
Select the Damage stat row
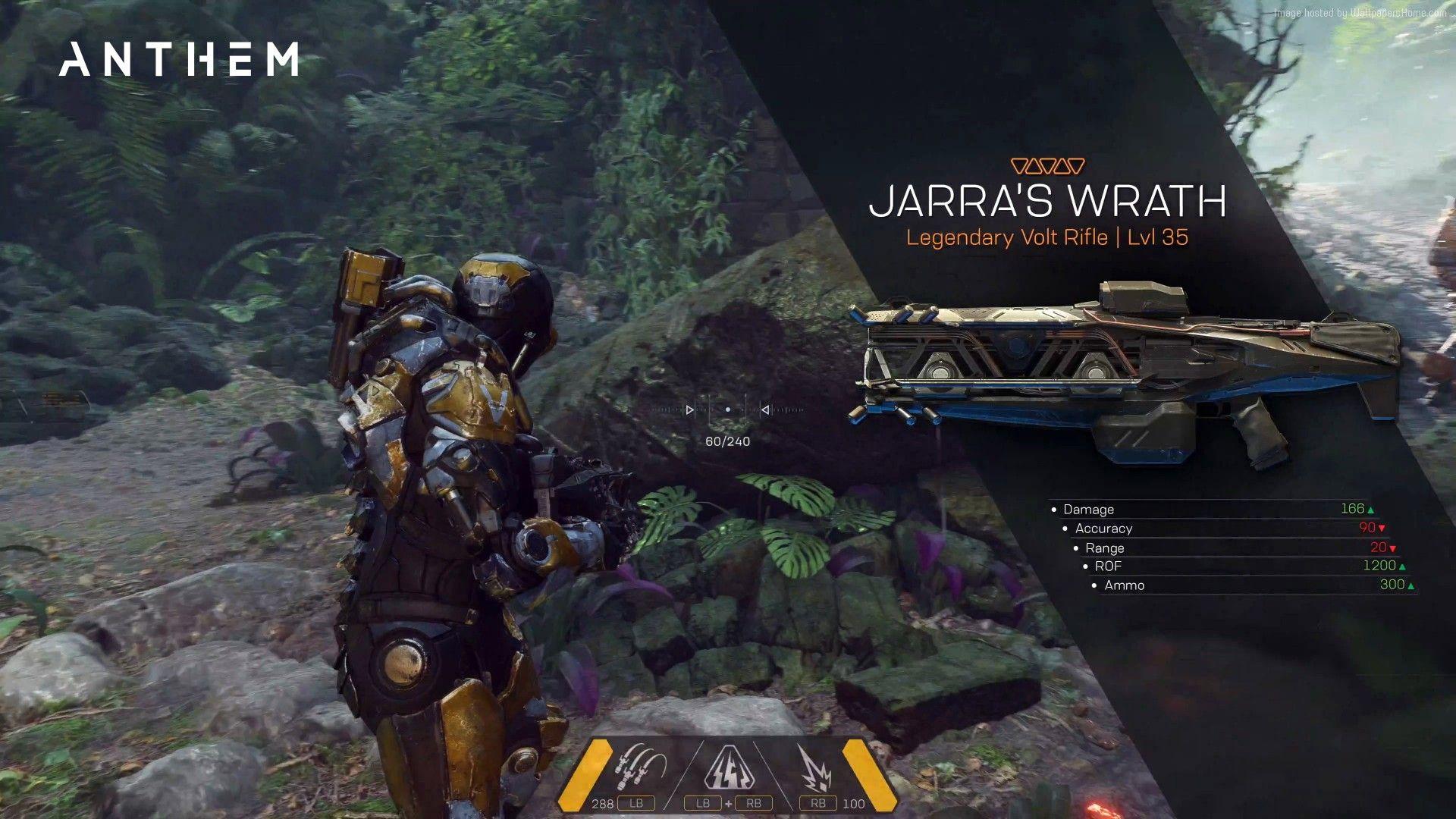click(x=1213, y=510)
